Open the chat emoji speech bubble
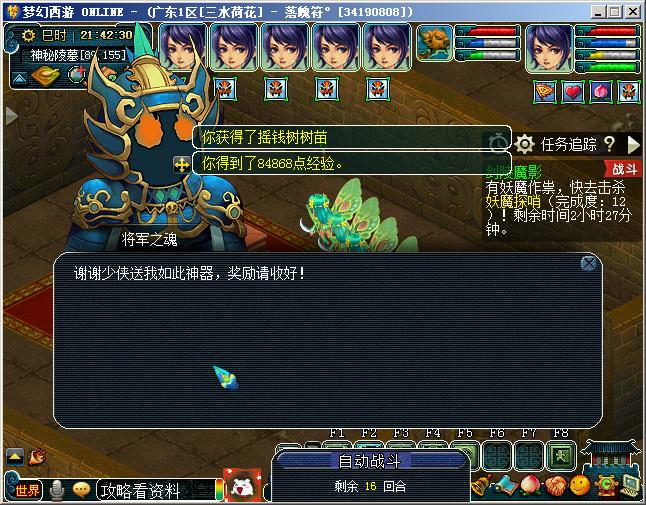Screen dimensions: 646x505 [x=81, y=490]
